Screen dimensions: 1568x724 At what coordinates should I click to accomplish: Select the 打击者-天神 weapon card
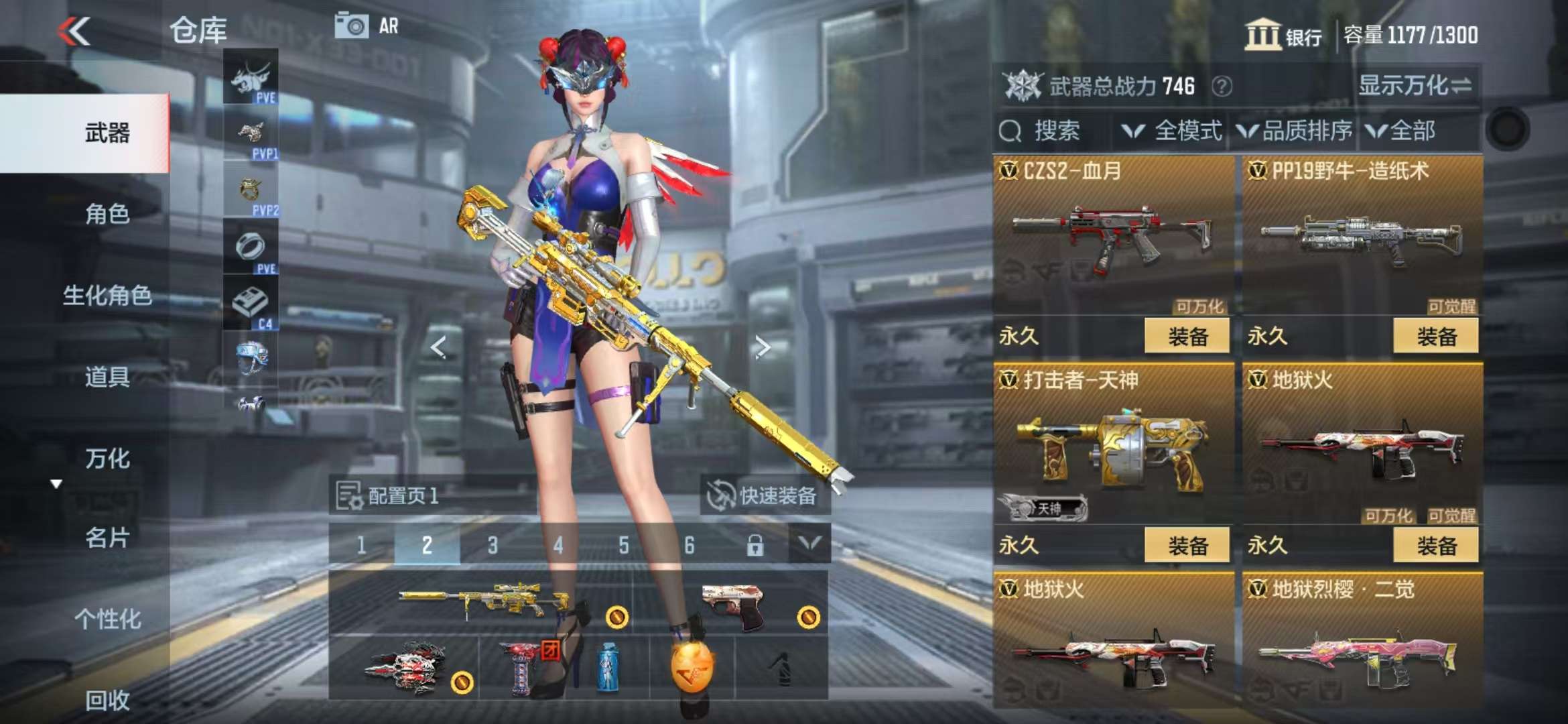pyautogui.click(x=1112, y=442)
